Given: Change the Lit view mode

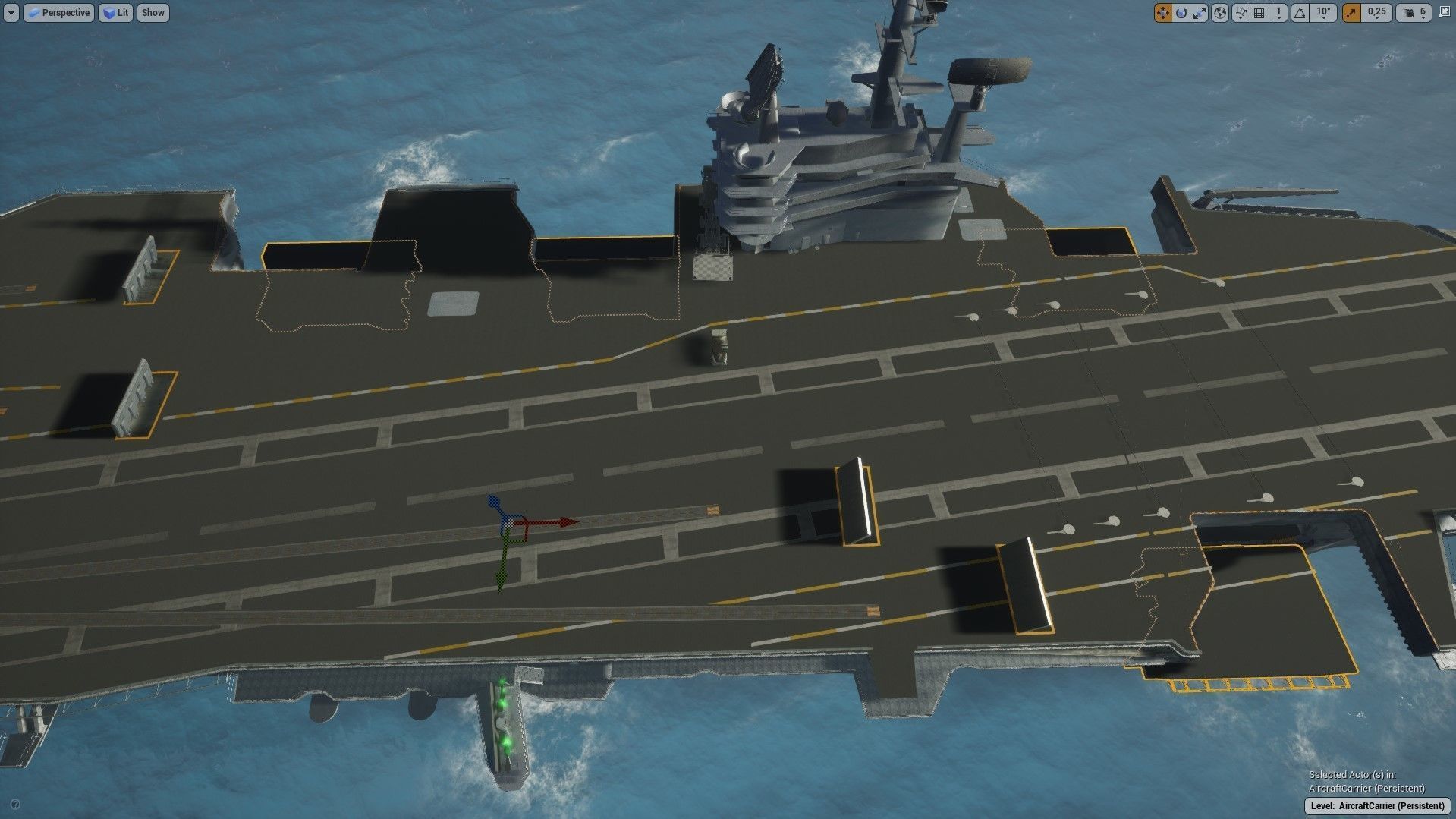Looking at the screenshot, I should (115, 13).
